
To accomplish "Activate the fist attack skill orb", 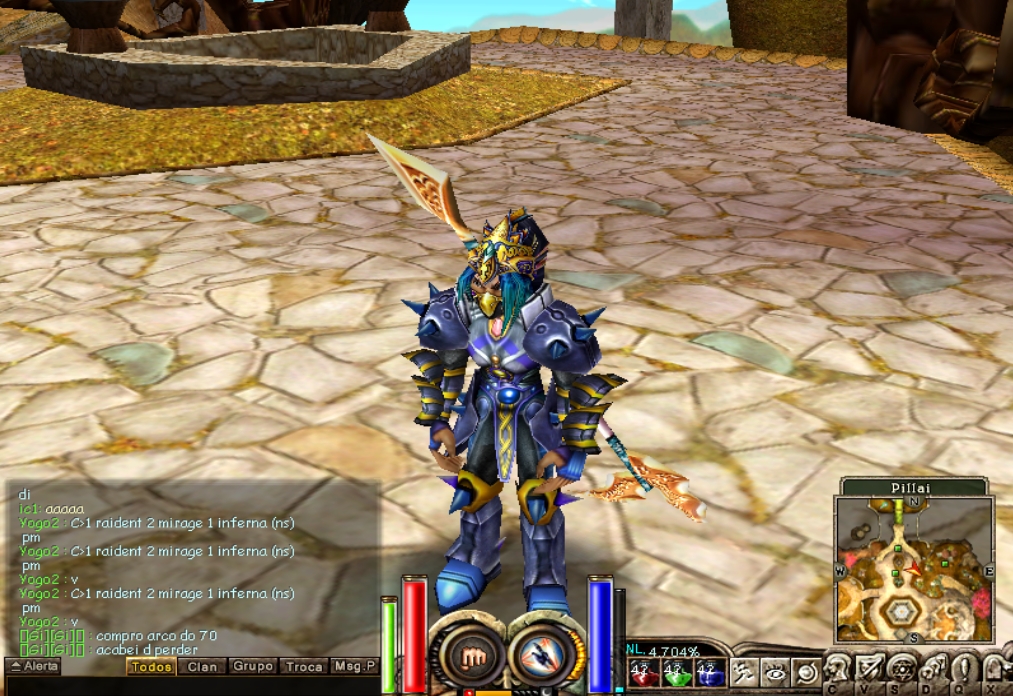I will [x=467, y=655].
